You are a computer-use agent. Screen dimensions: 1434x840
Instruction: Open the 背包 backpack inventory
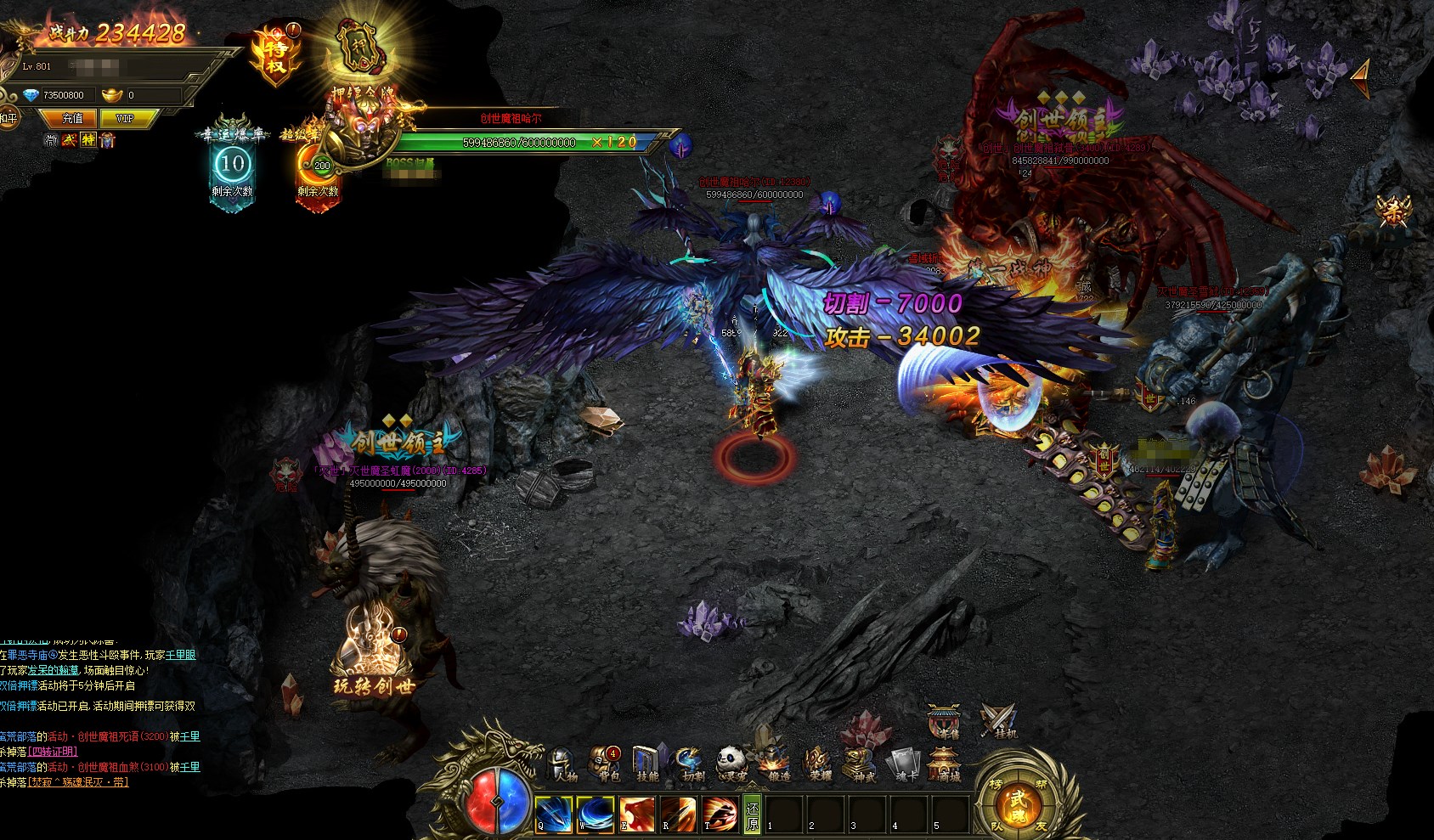pyautogui.click(x=606, y=764)
